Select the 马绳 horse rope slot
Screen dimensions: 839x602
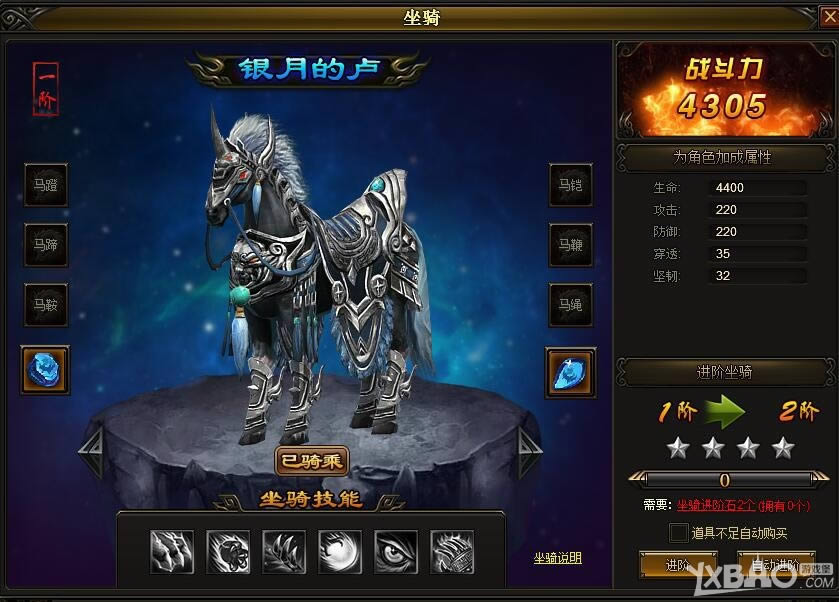tap(571, 305)
